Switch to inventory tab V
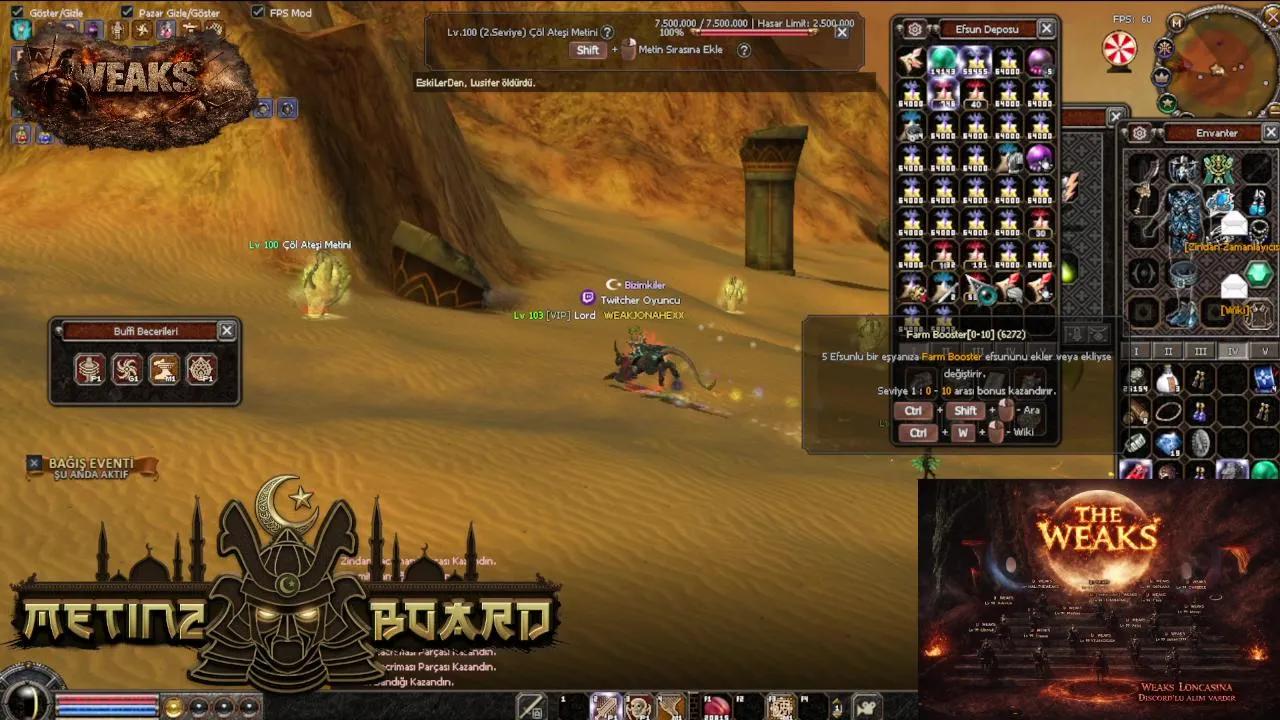Viewport: 1280px width, 720px height. tap(1264, 351)
